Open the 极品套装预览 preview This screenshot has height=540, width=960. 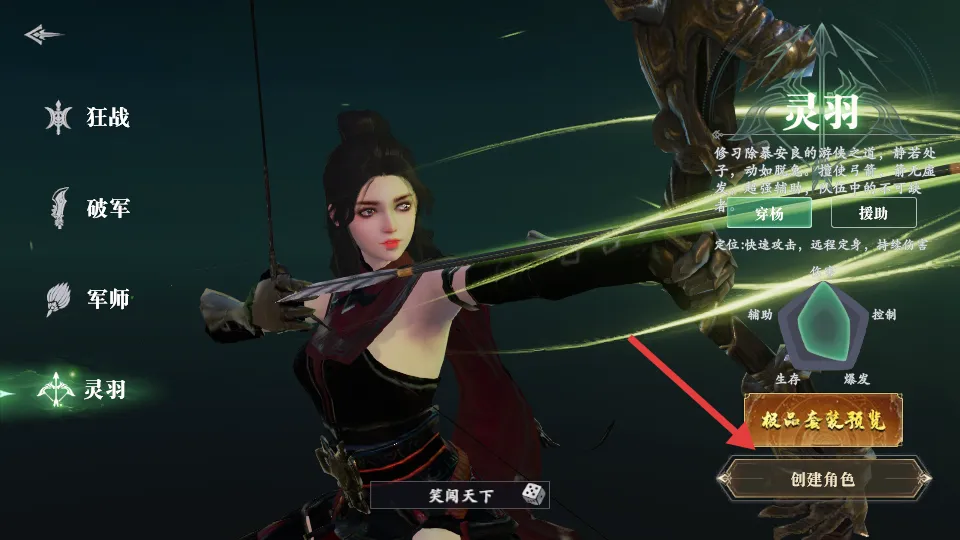point(824,420)
